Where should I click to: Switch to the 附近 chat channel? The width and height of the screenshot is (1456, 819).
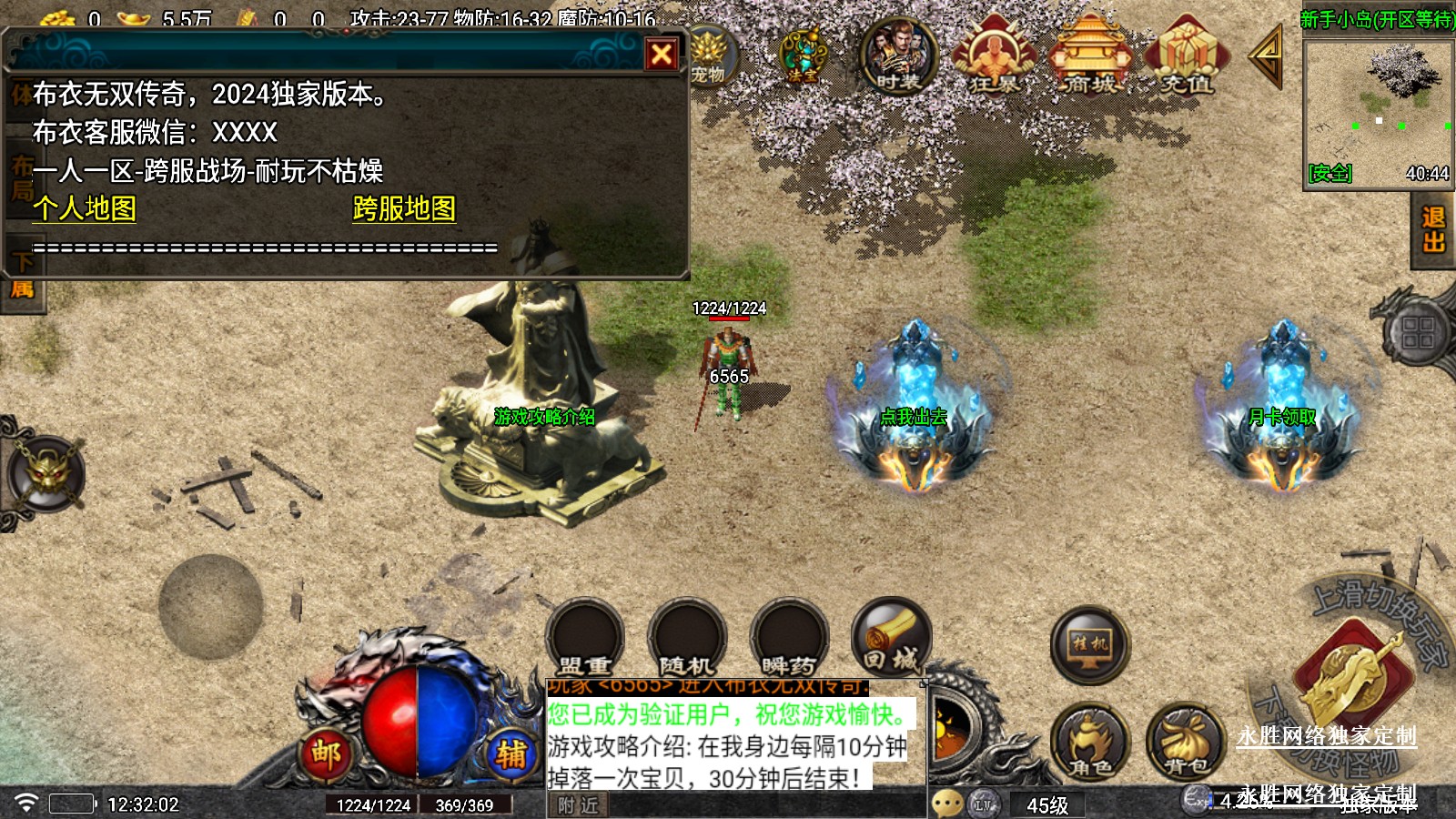point(578,805)
